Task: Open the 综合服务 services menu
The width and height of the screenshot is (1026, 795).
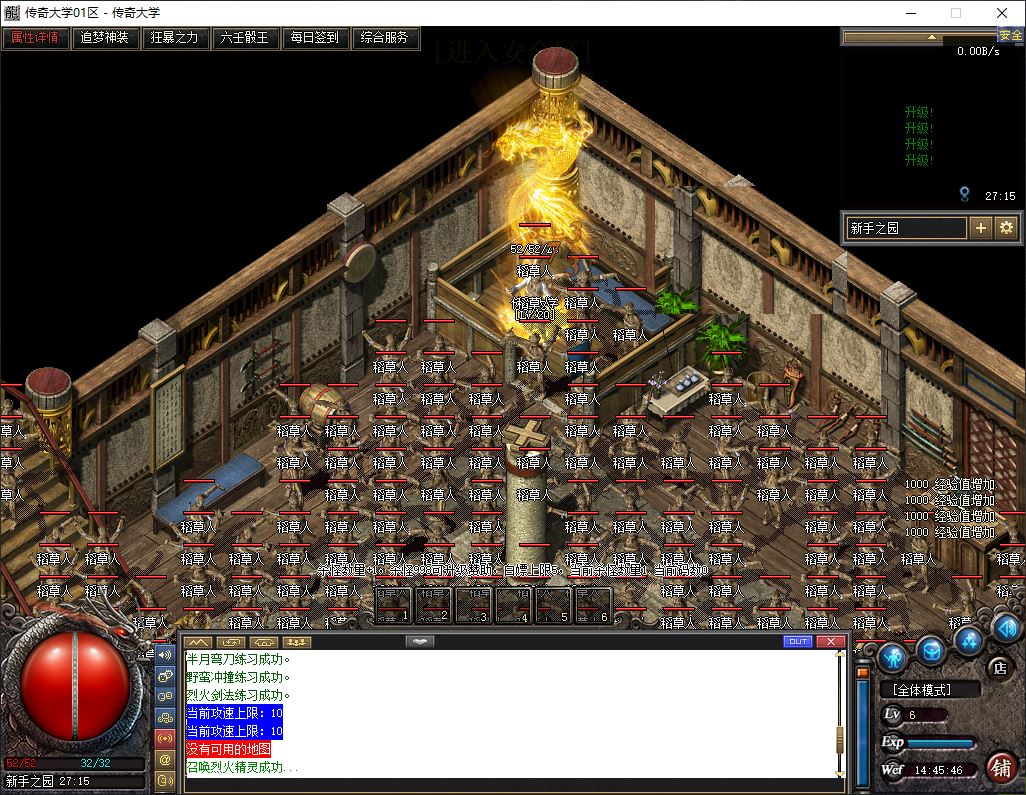Action: tap(385, 38)
